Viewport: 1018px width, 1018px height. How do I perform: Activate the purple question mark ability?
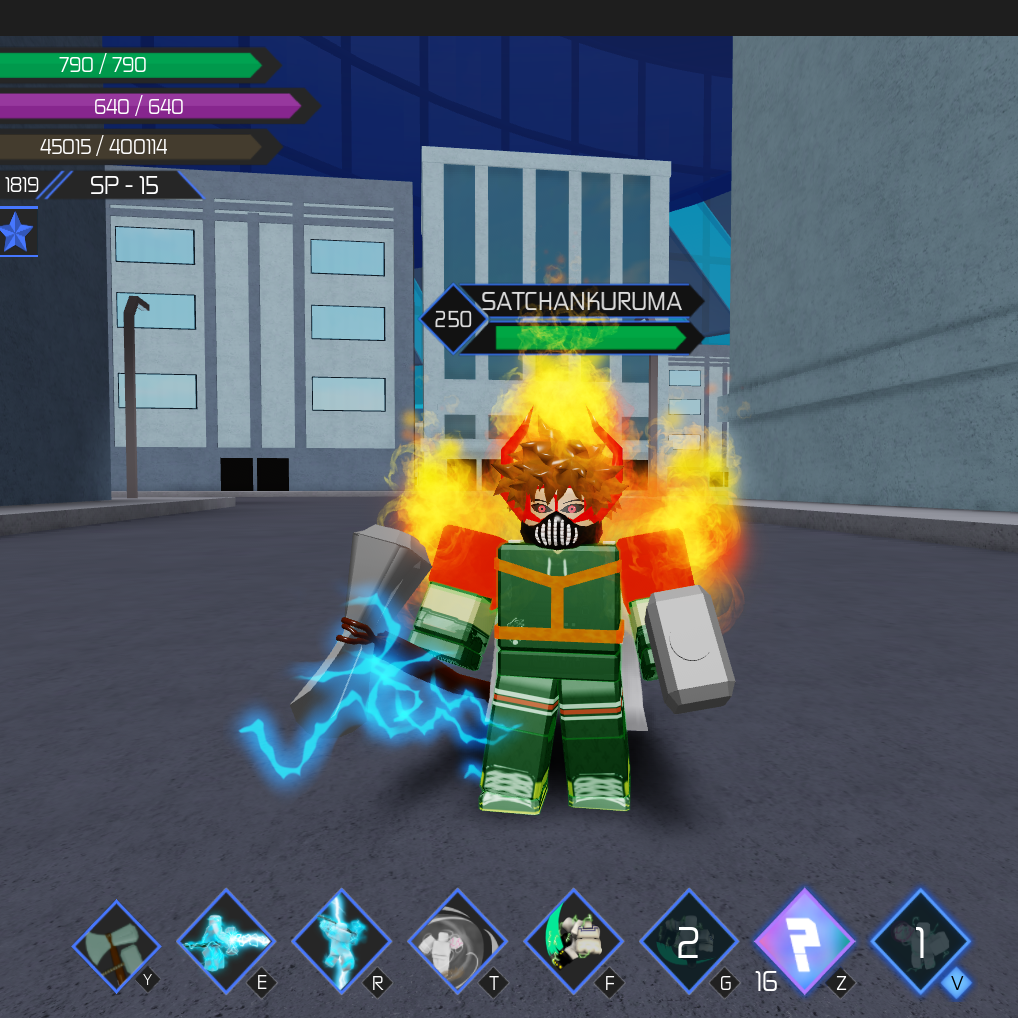(804, 941)
